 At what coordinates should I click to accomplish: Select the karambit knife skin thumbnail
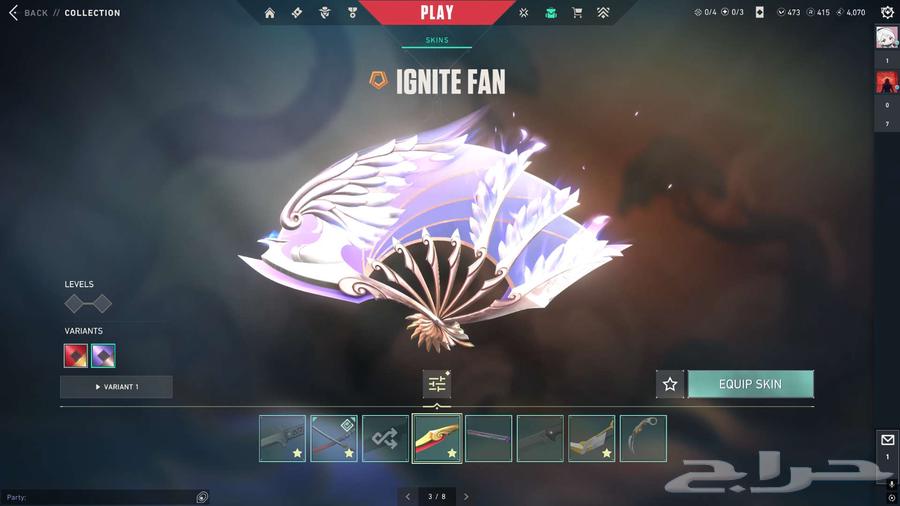[643, 438]
